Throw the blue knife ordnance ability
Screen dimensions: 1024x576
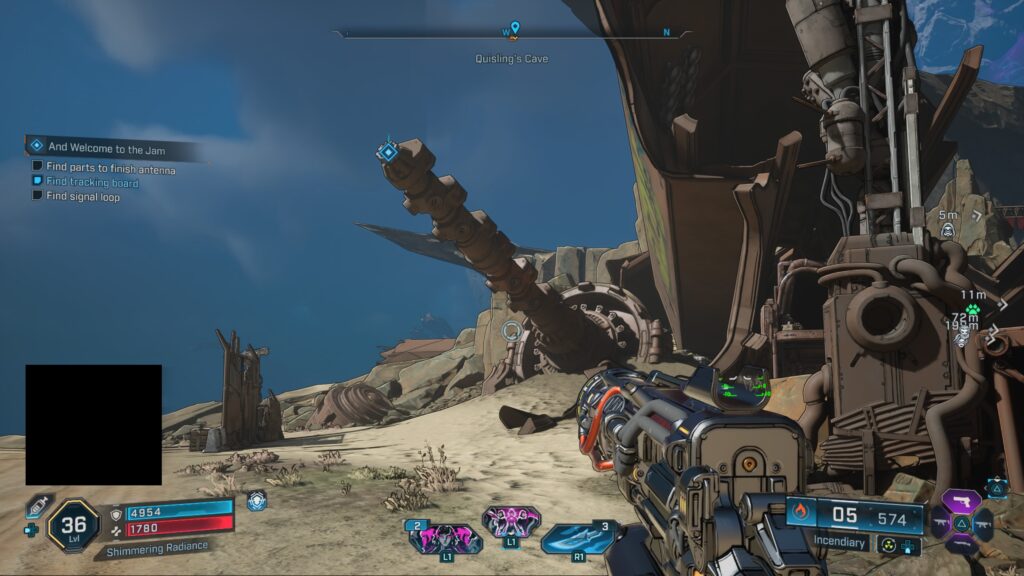pos(578,538)
